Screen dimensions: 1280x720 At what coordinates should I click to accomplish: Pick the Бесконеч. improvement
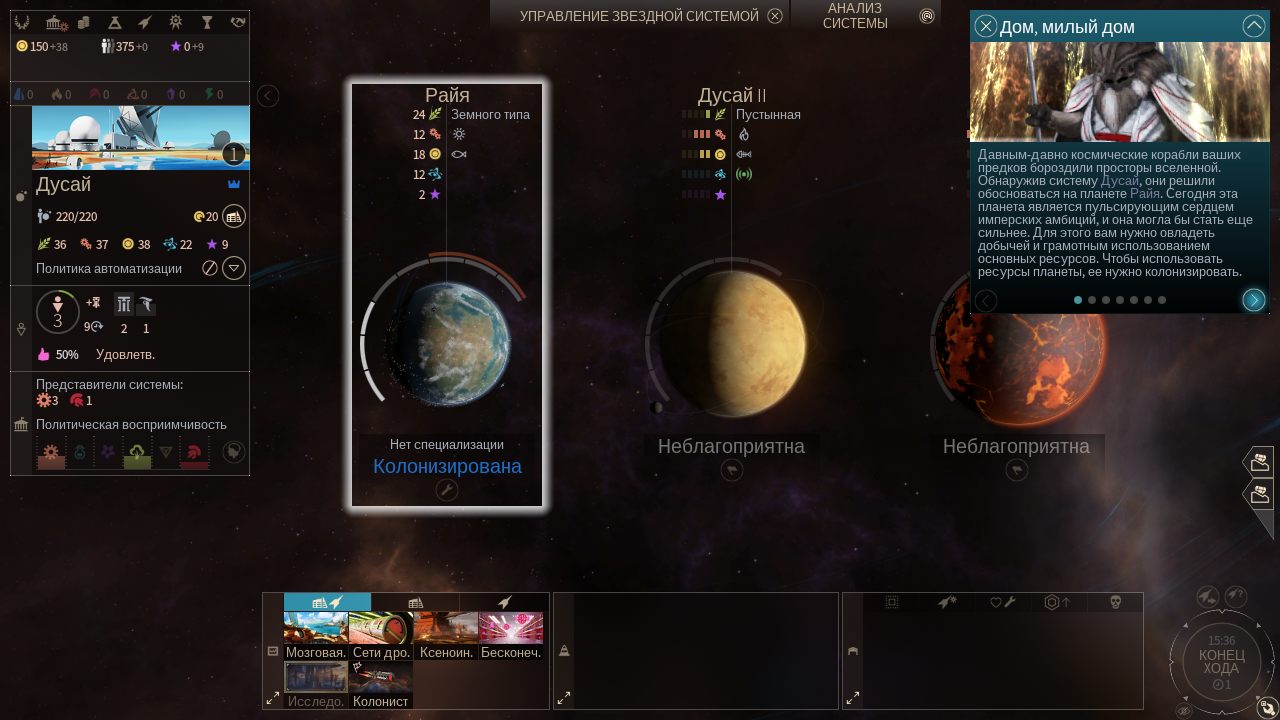coord(511,635)
